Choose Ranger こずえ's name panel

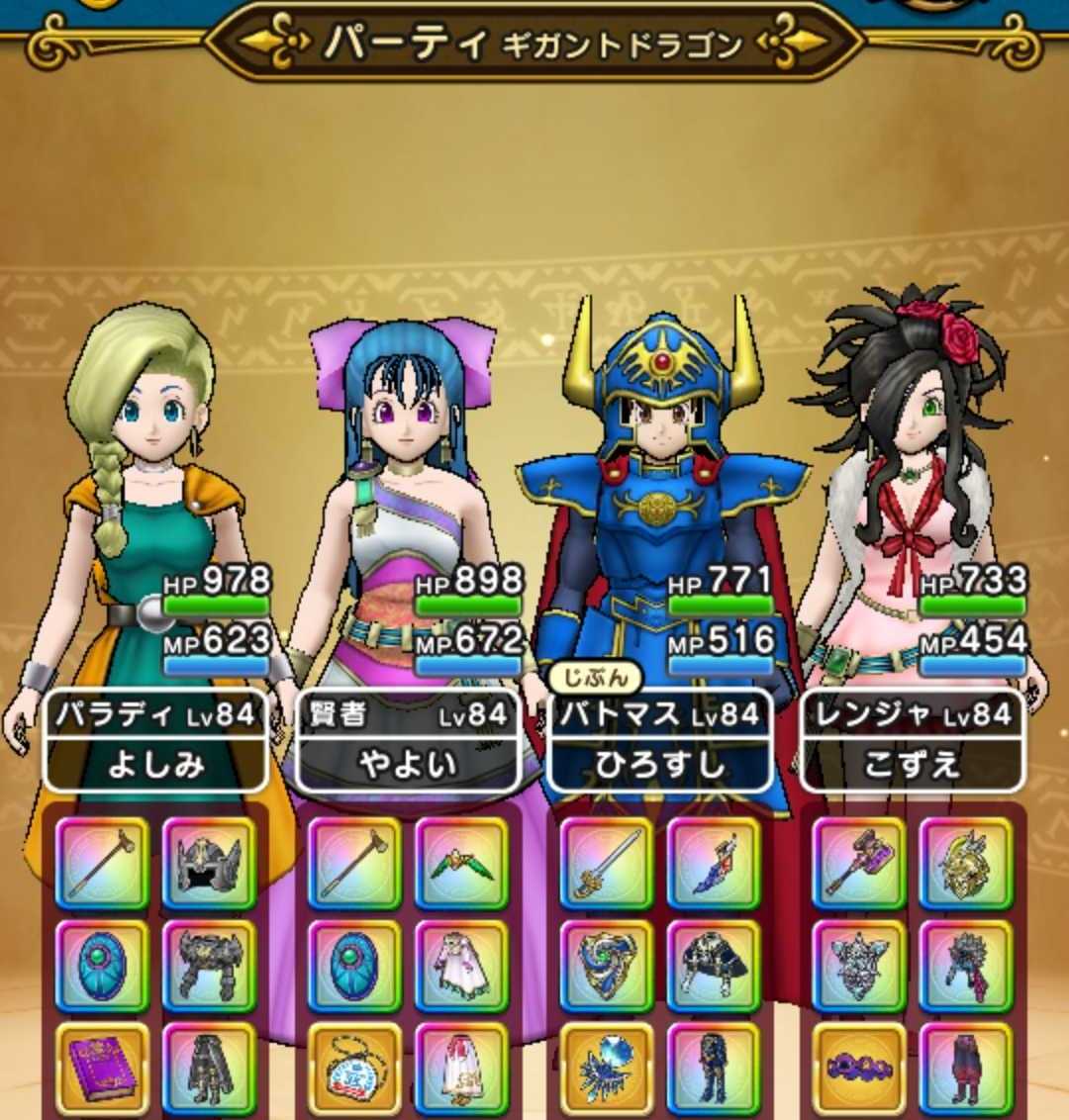coord(912,740)
